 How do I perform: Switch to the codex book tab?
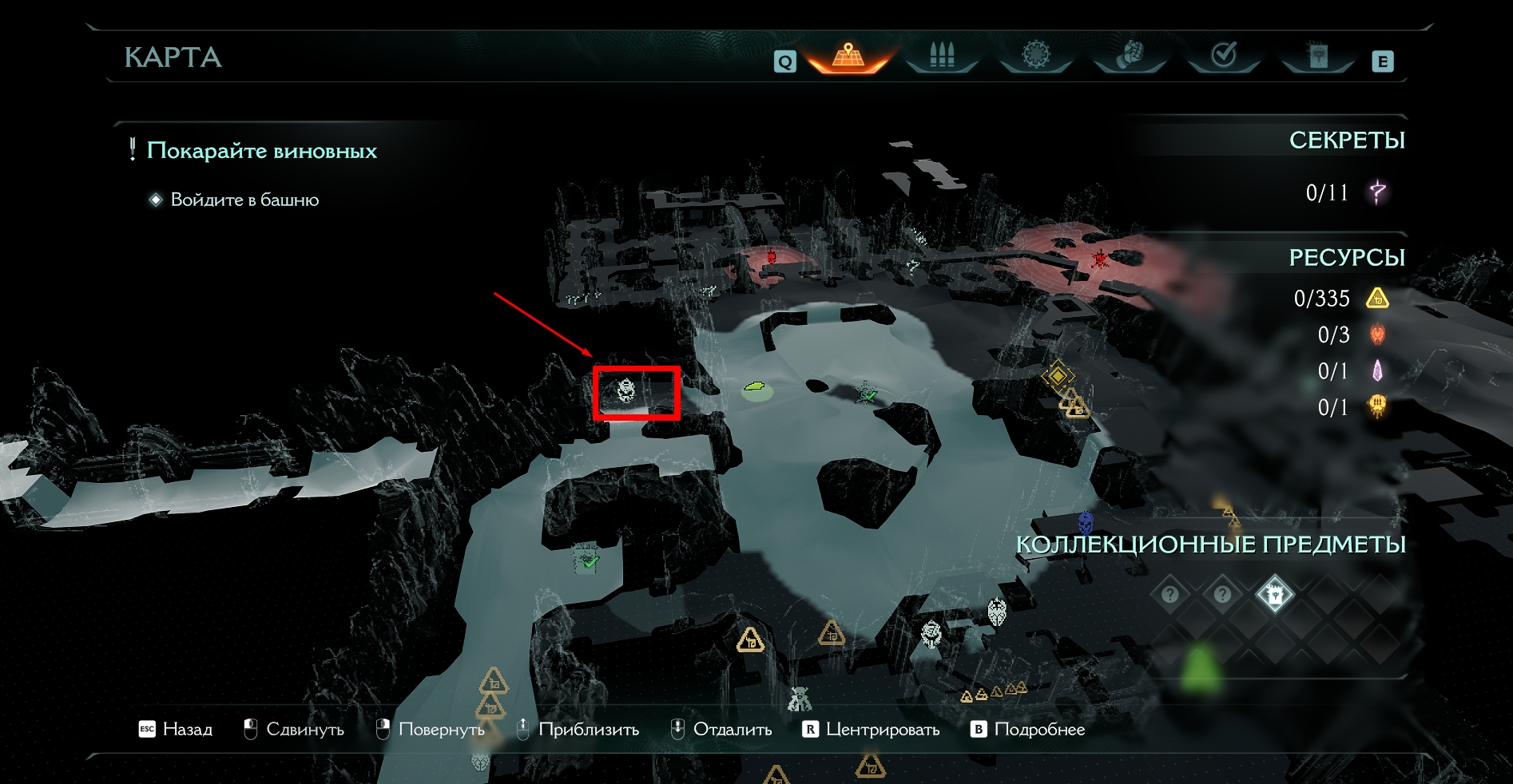(1317, 56)
